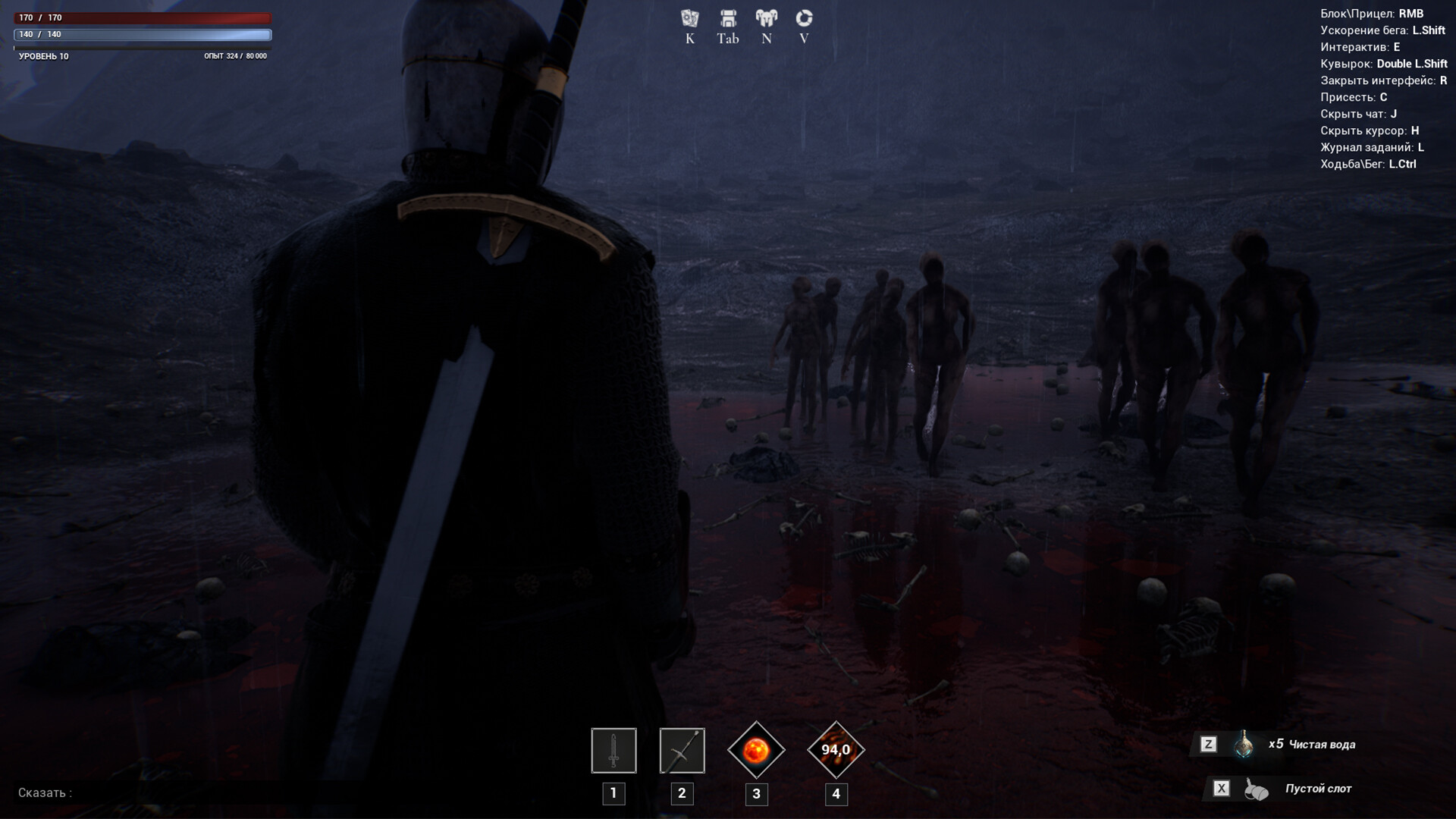
Task: Open the tarot cards menu icon
Action: point(689,18)
